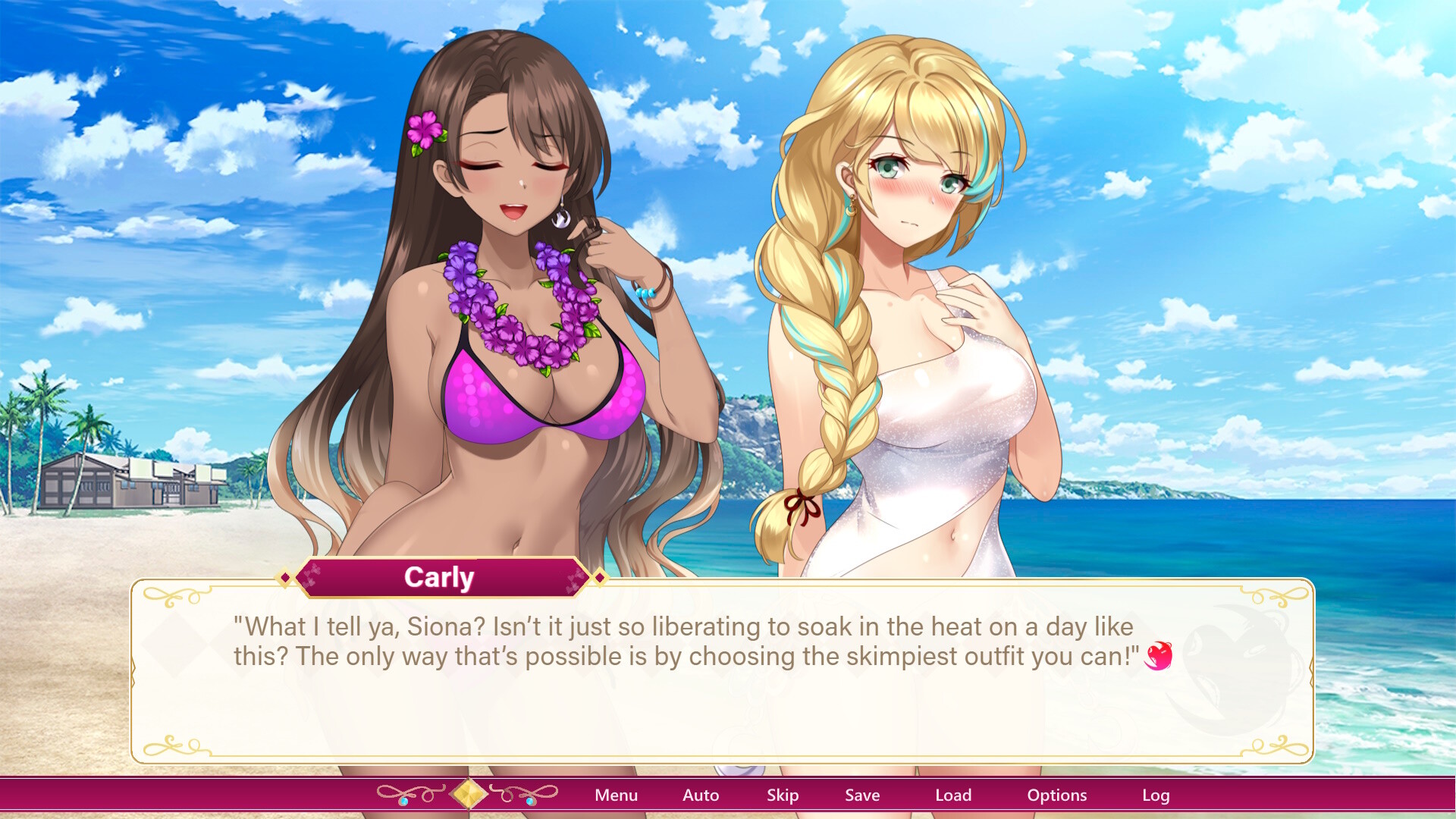Toggle text history with the Log button

tap(1156, 795)
